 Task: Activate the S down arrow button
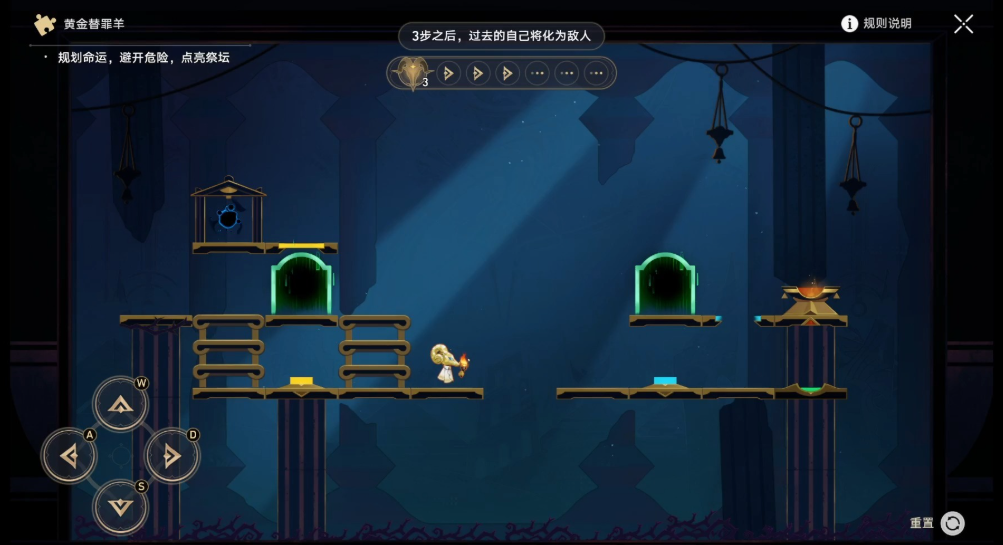tap(120, 507)
